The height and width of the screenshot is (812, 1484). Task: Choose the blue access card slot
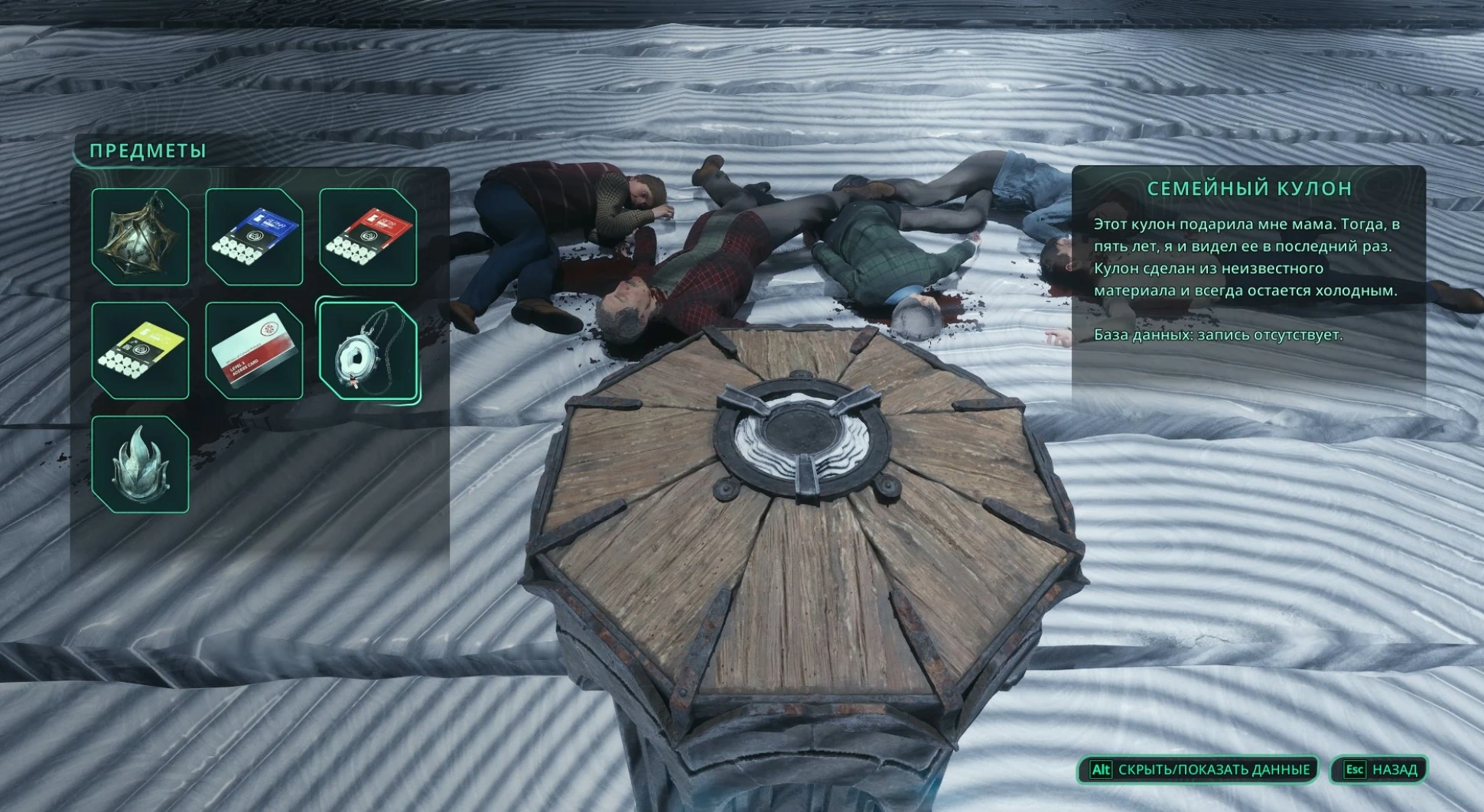254,236
